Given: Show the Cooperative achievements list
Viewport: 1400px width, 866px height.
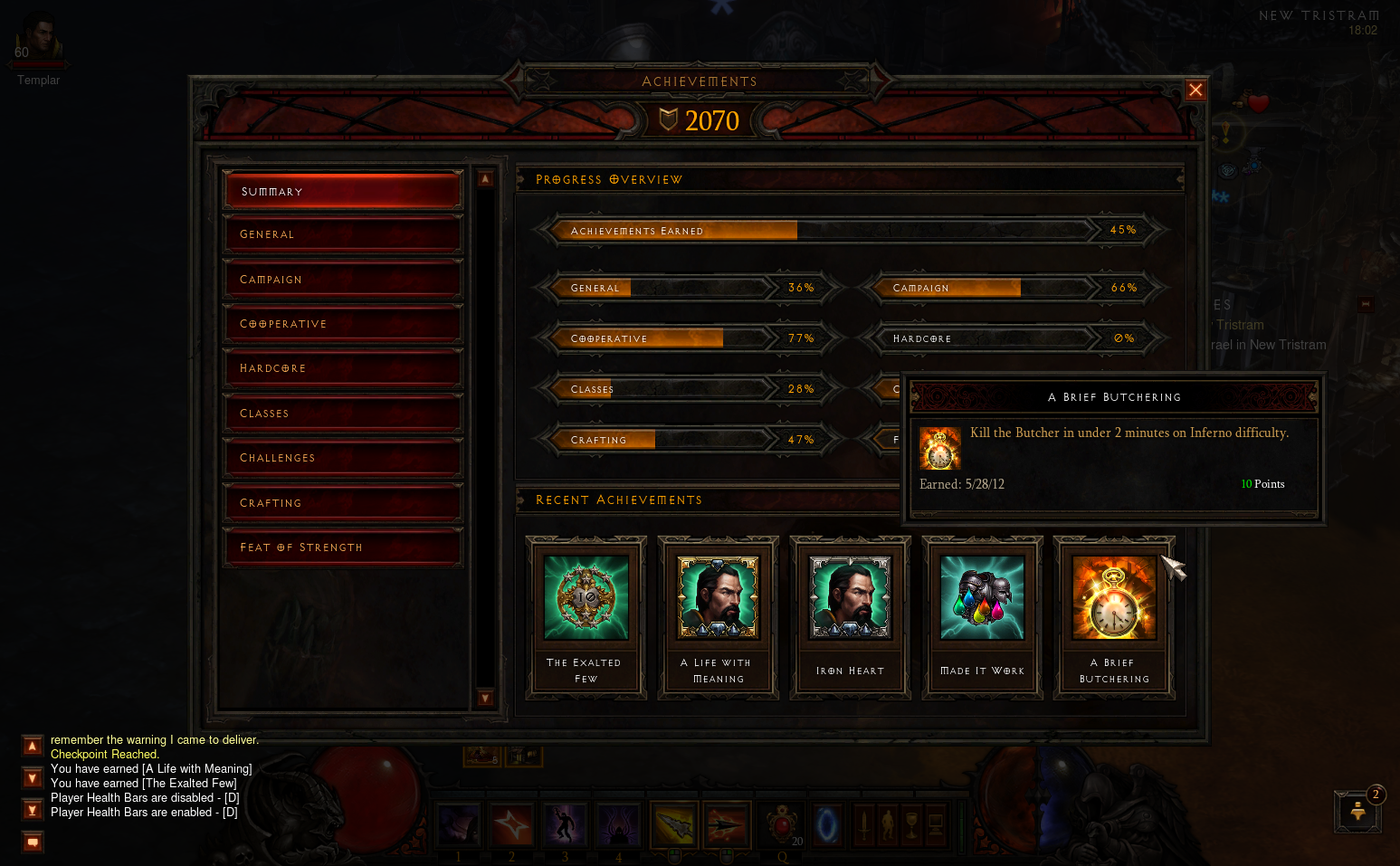Looking at the screenshot, I should click(343, 324).
